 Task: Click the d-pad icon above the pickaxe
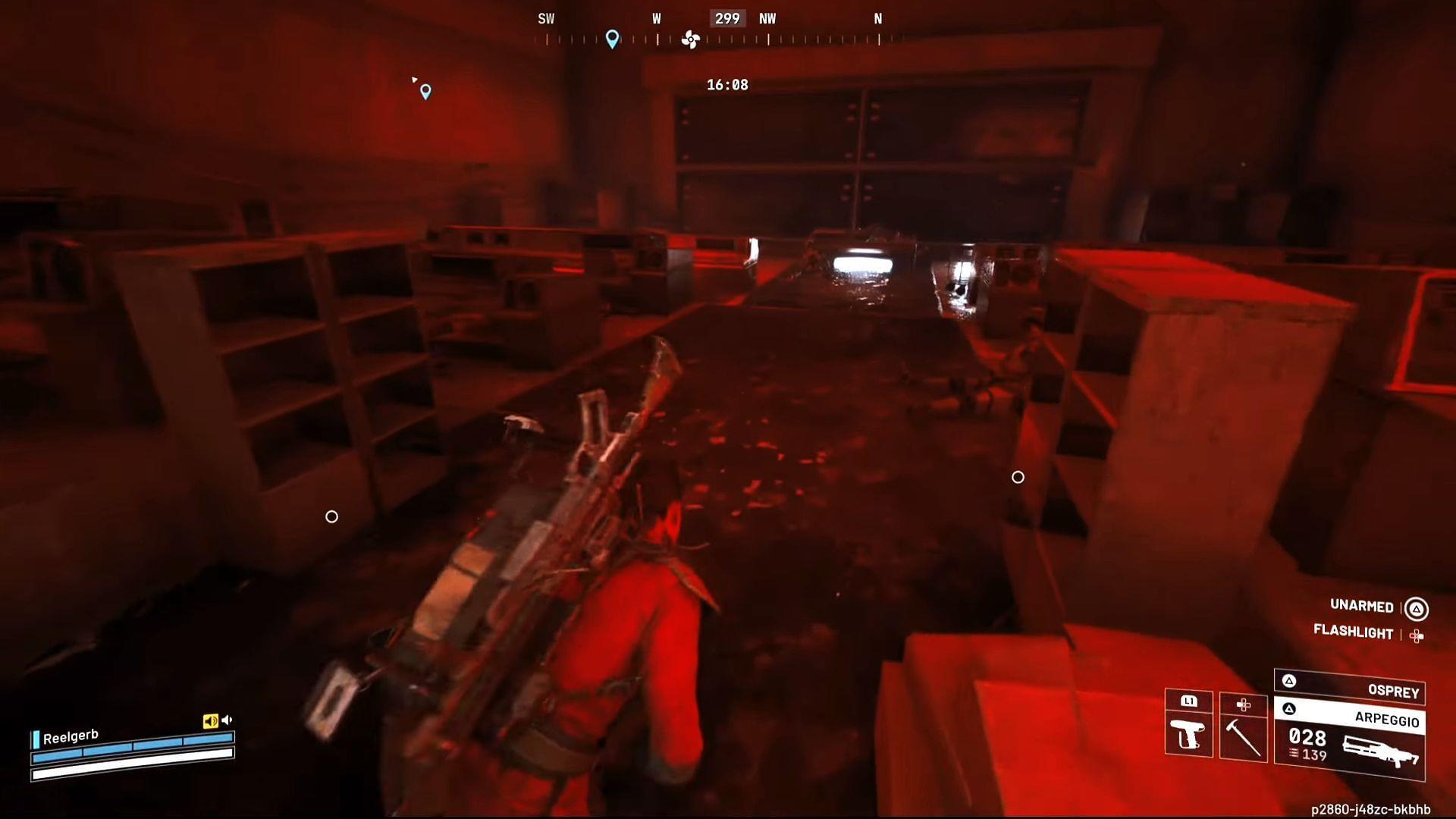[1244, 704]
